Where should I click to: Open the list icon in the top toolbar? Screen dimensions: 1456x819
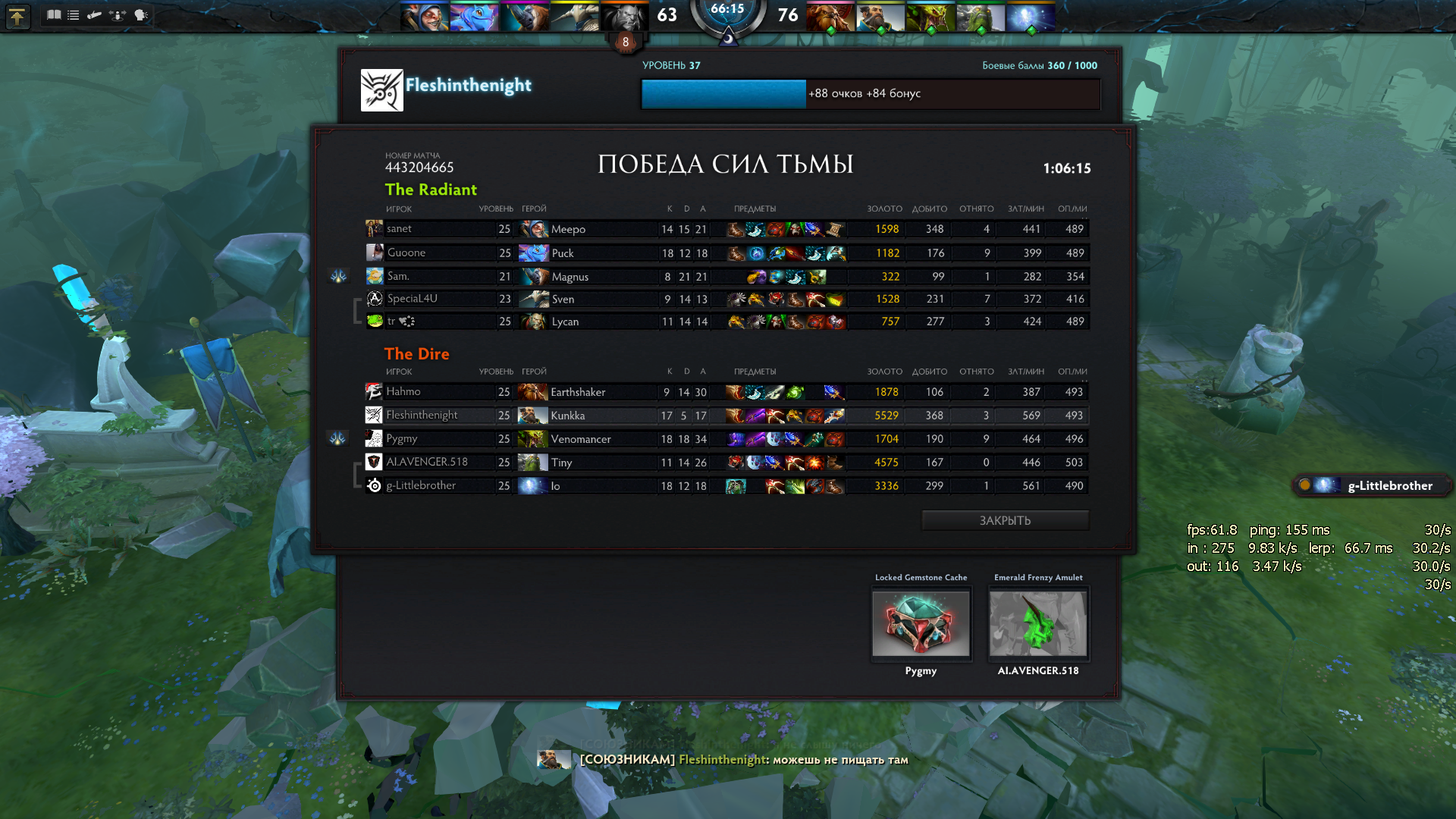[x=74, y=15]
